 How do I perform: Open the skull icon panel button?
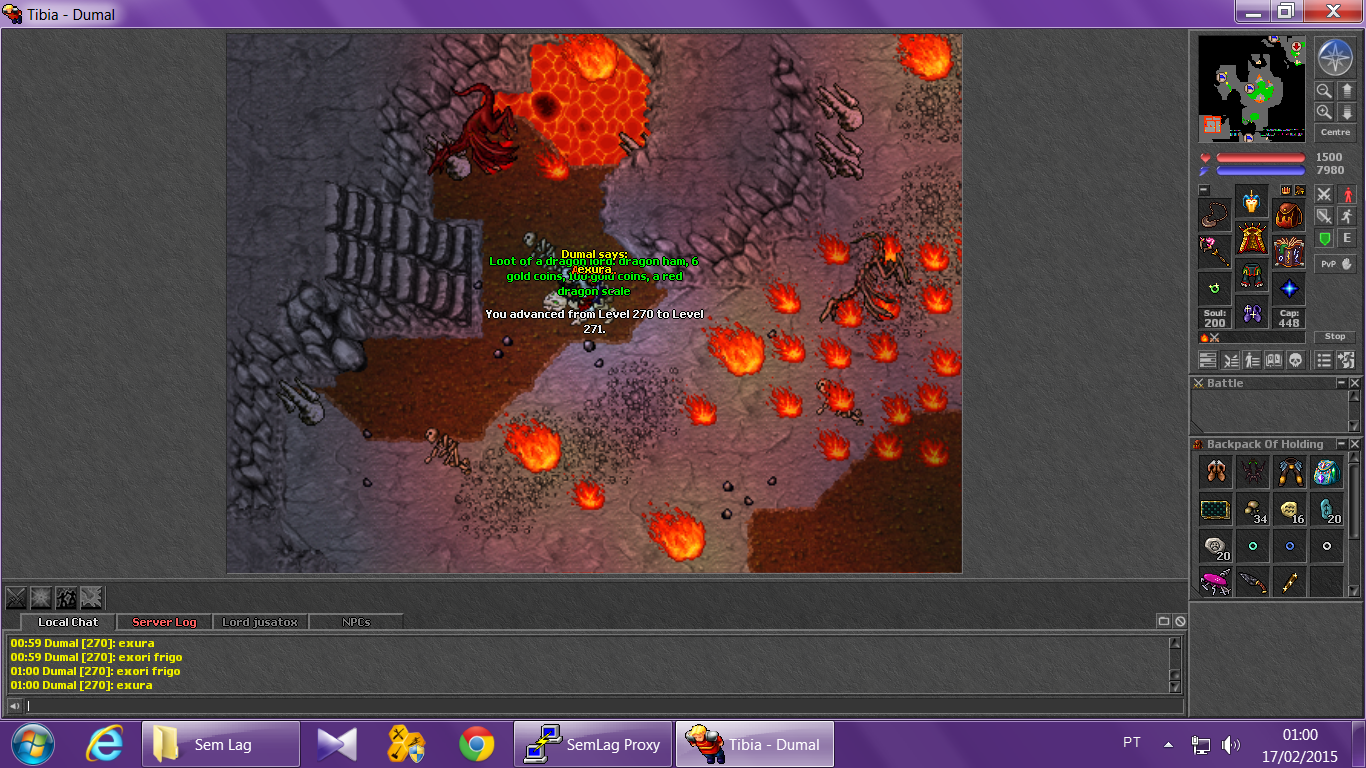(x=1296, y=360)
